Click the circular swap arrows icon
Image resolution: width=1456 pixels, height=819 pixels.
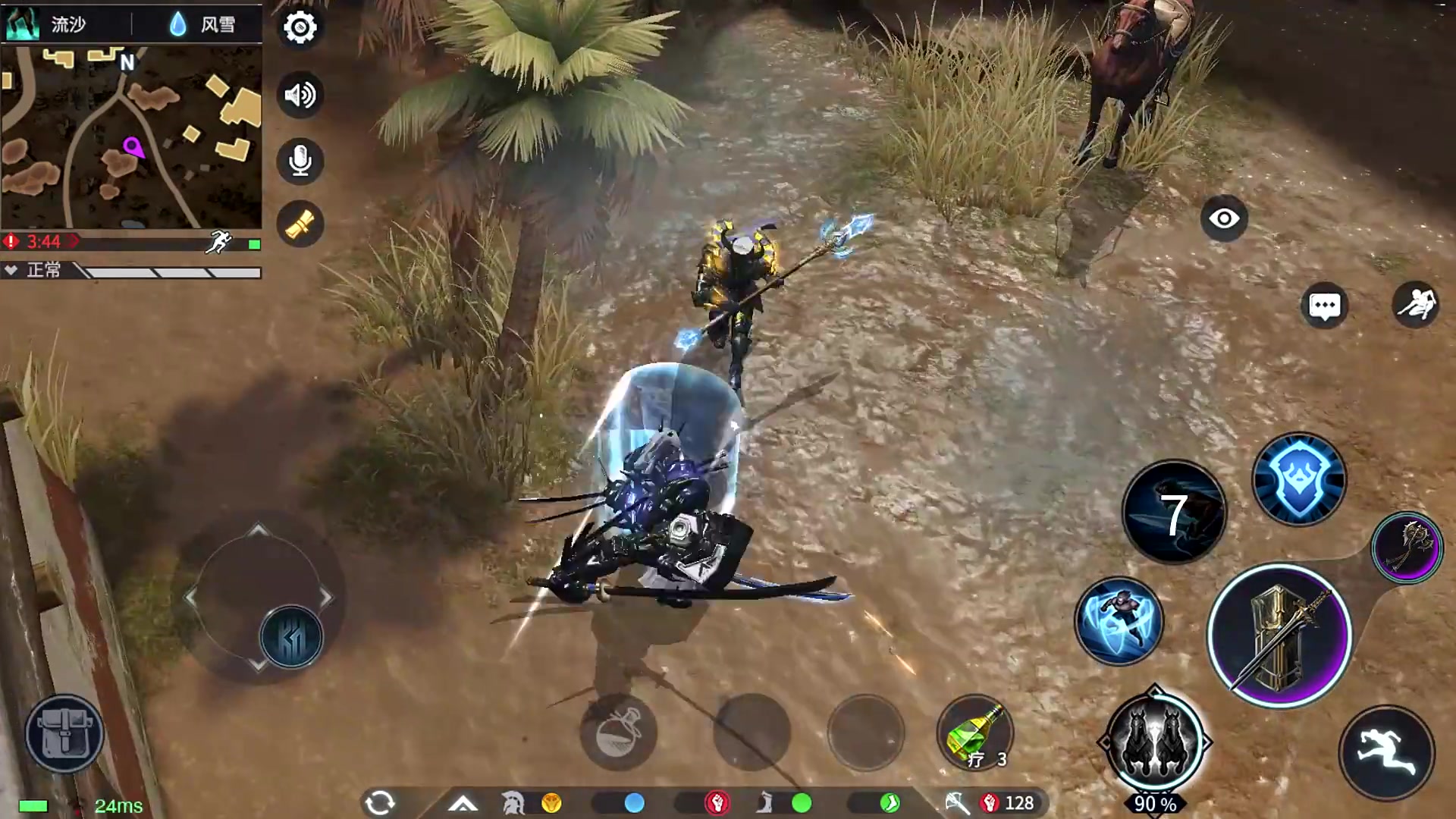380,802
